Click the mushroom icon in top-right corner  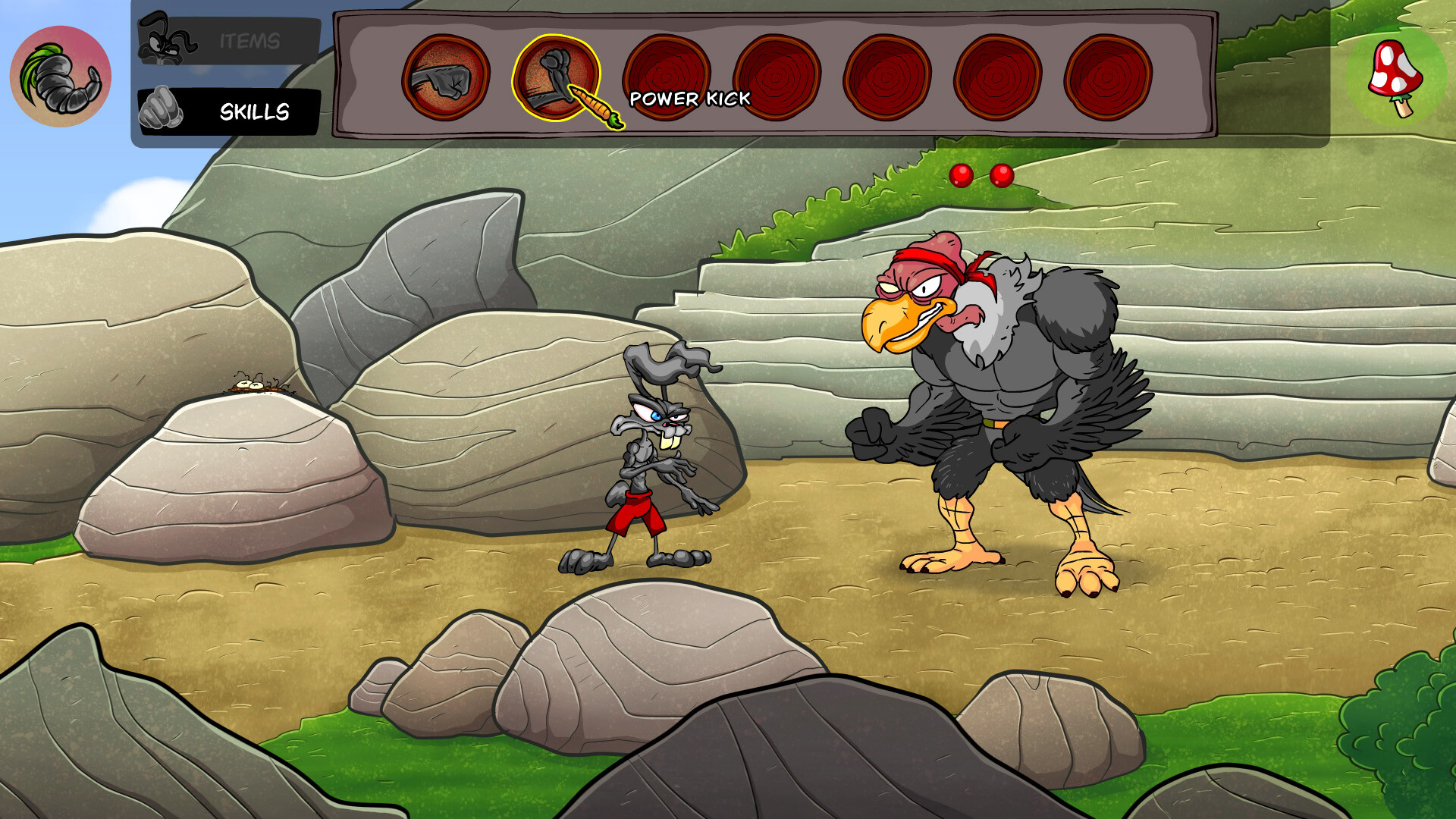(x=1398, y=78)
